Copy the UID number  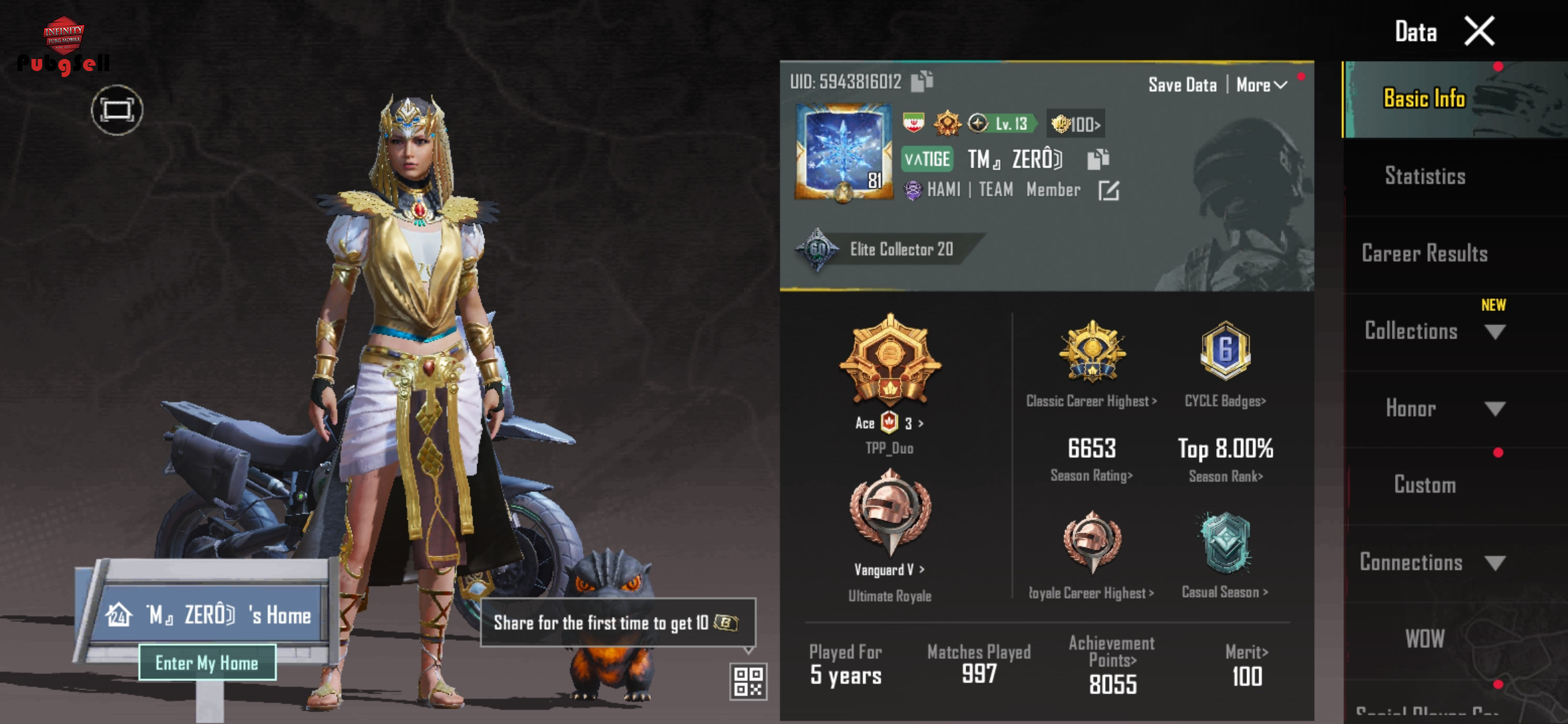[922, 81]
